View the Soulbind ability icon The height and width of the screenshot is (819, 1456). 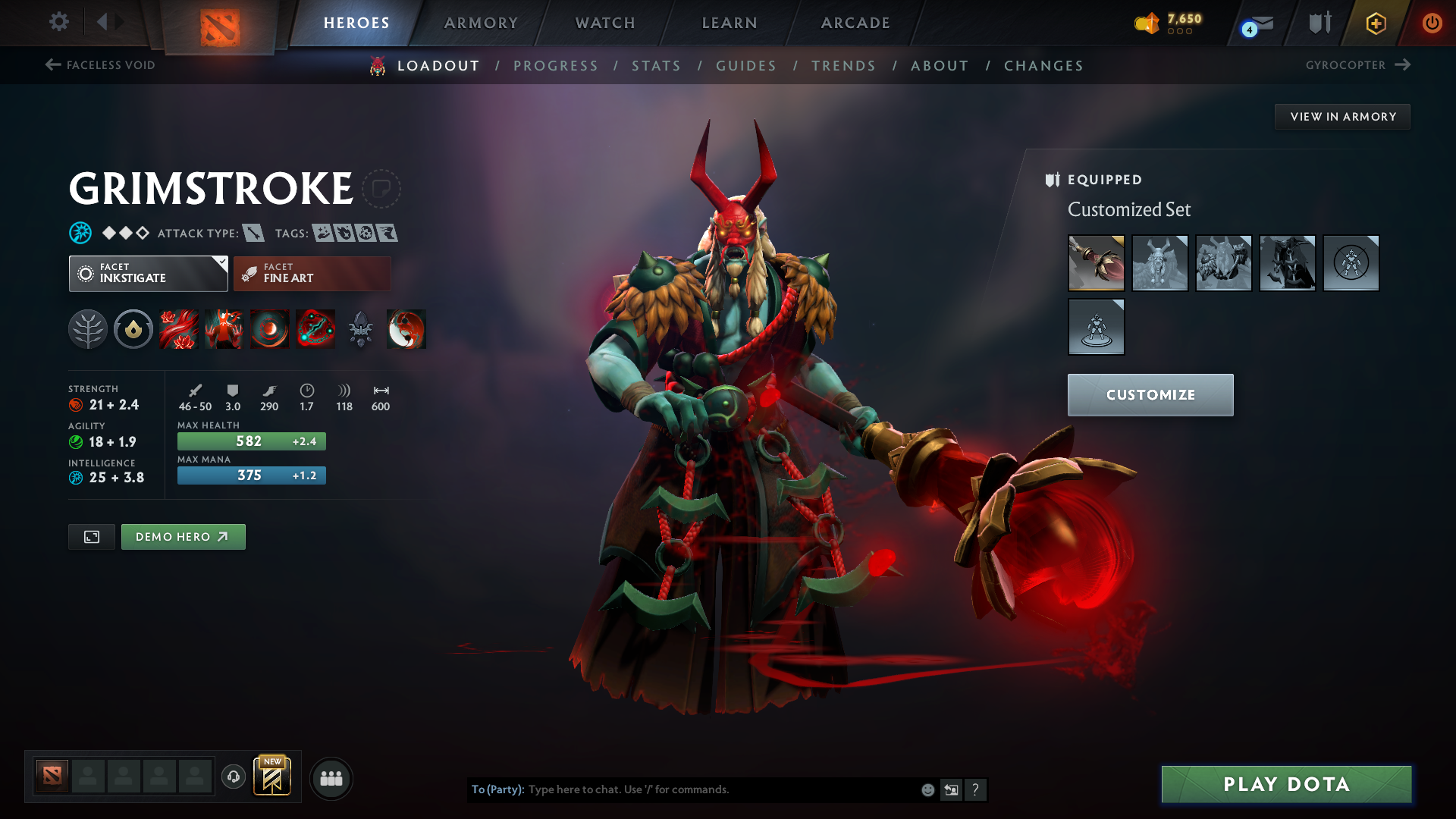click(315, 329)
